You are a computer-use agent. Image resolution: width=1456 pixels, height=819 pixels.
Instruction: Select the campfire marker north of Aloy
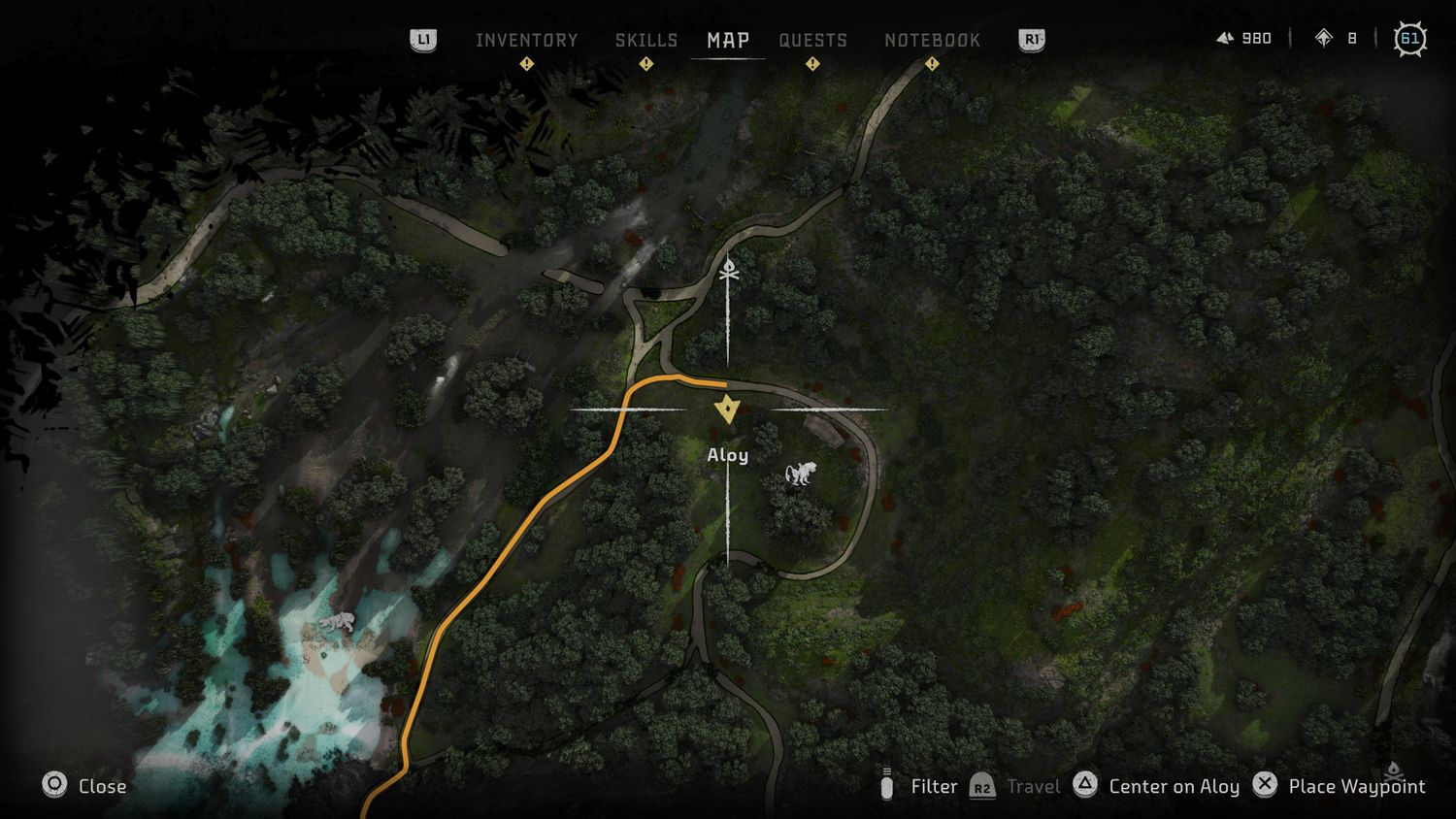[729, 271]
